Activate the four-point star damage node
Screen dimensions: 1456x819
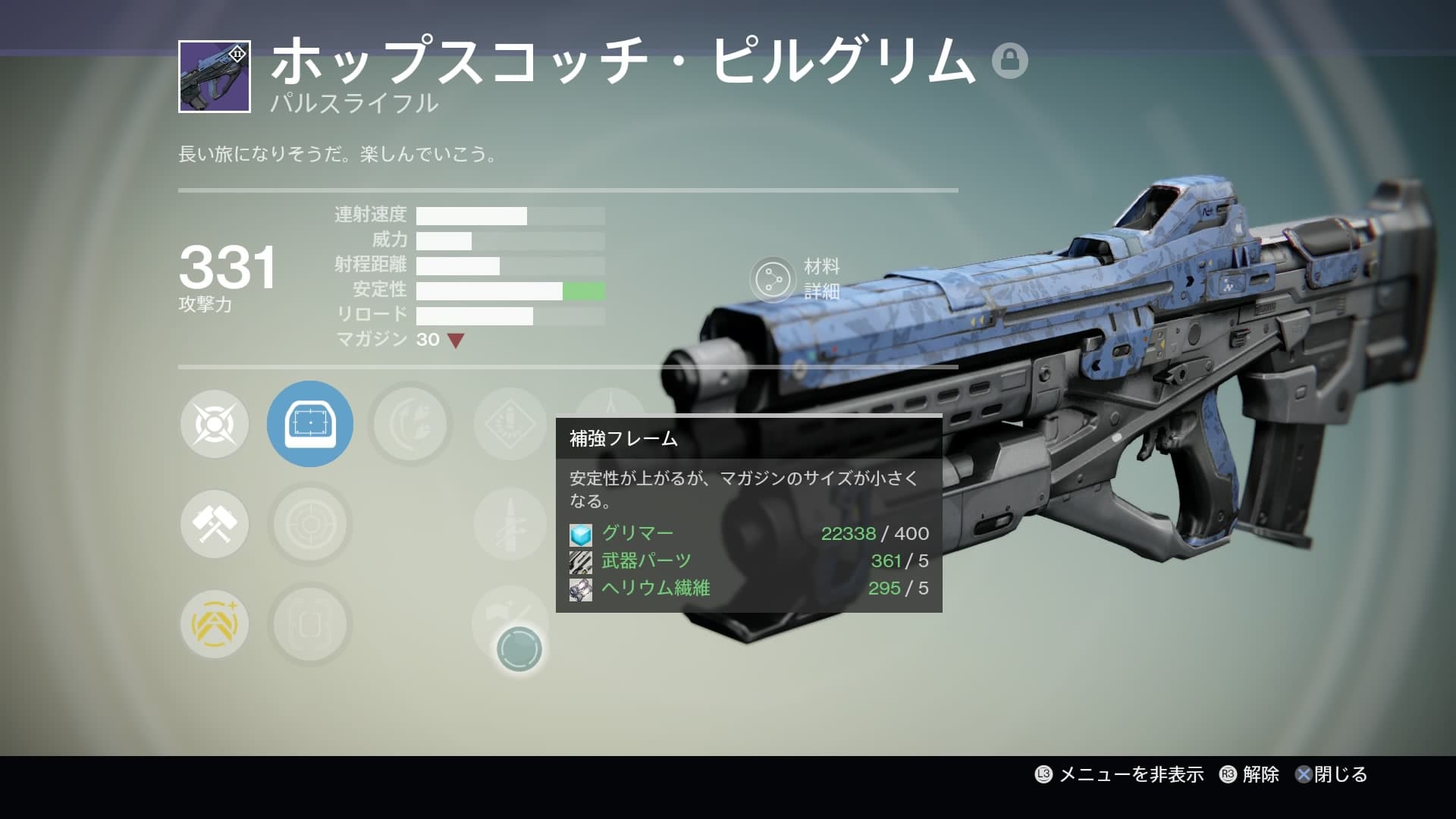coord(215,424)
